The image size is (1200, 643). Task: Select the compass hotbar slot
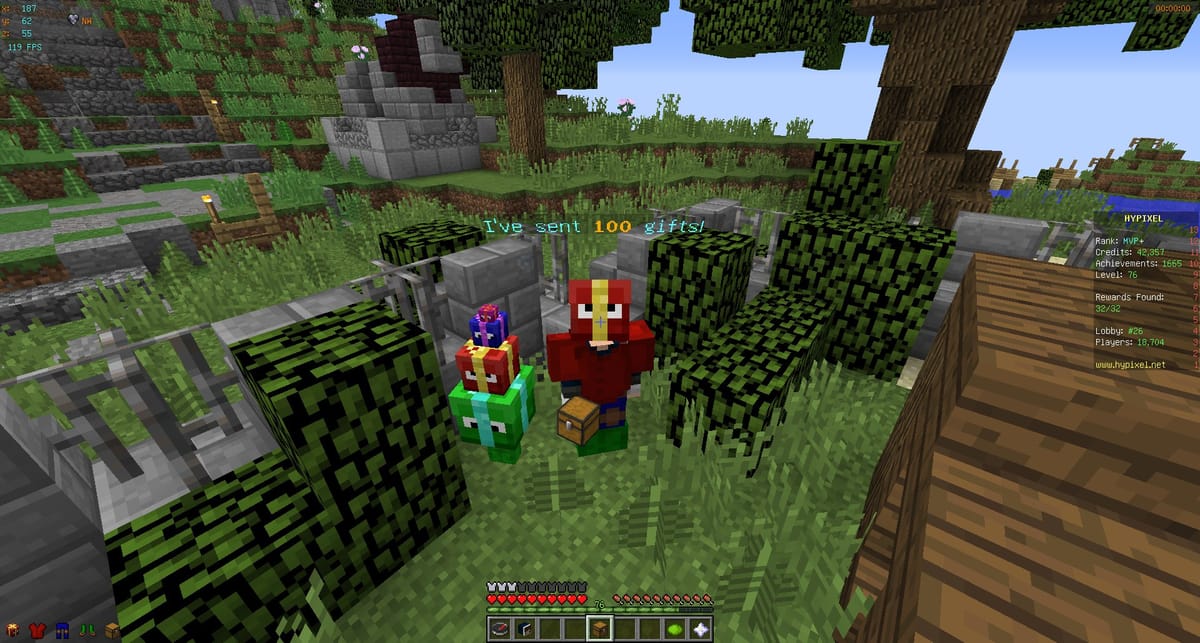click(x=501, y=628)
